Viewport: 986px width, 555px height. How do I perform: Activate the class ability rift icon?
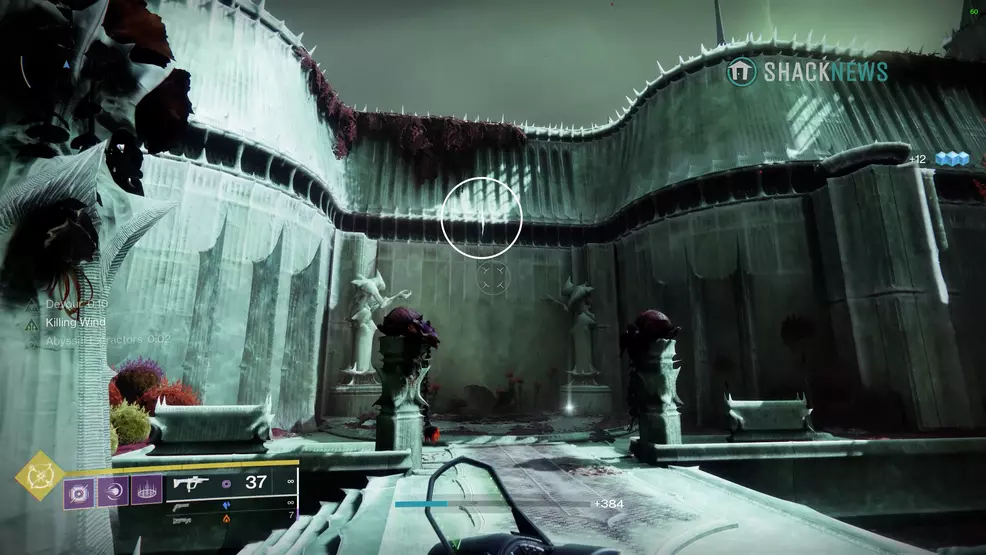pyautogui.click(x=146, y=492)
